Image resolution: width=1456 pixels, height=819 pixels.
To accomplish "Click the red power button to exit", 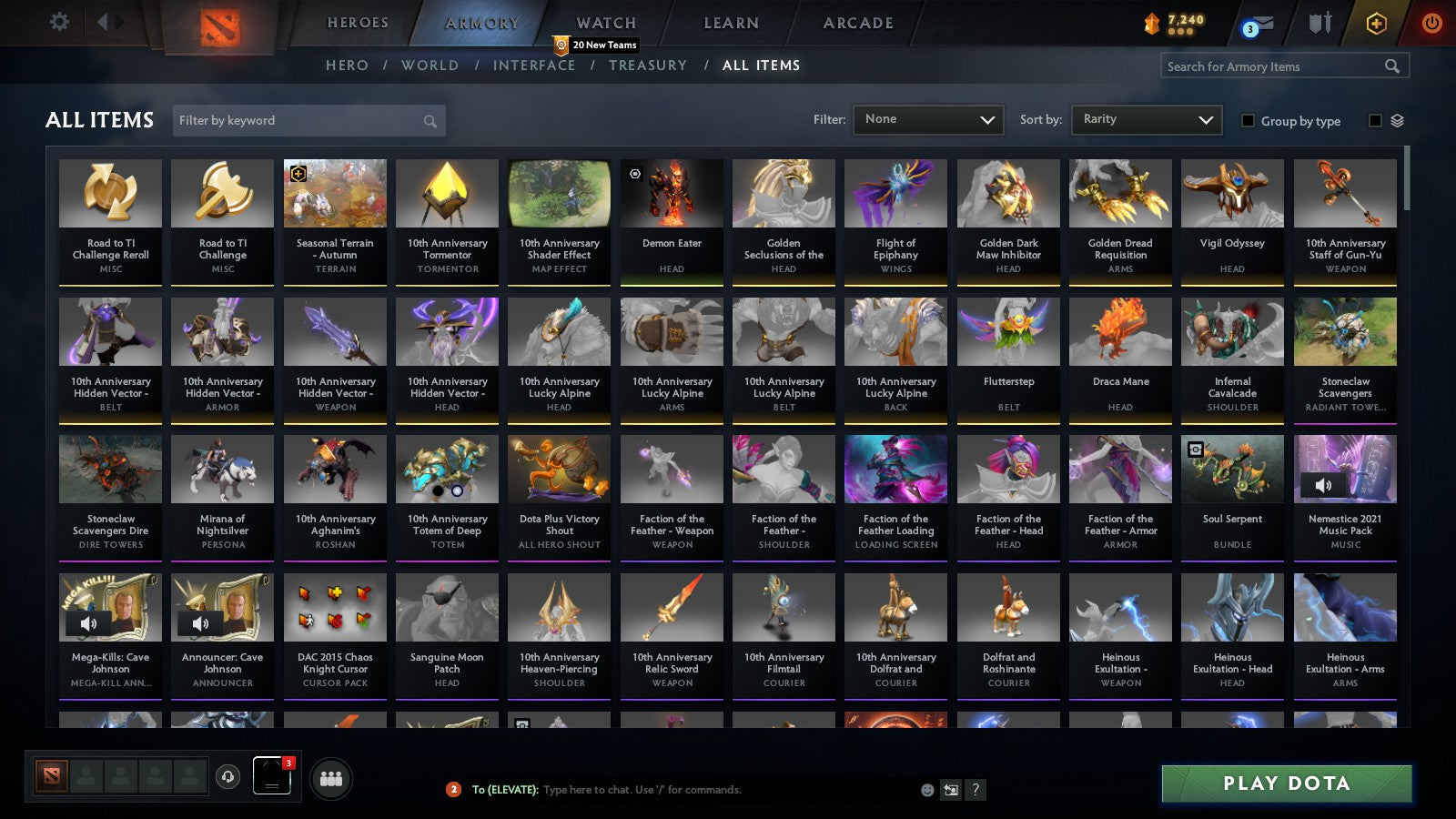I will (1433, 23).
